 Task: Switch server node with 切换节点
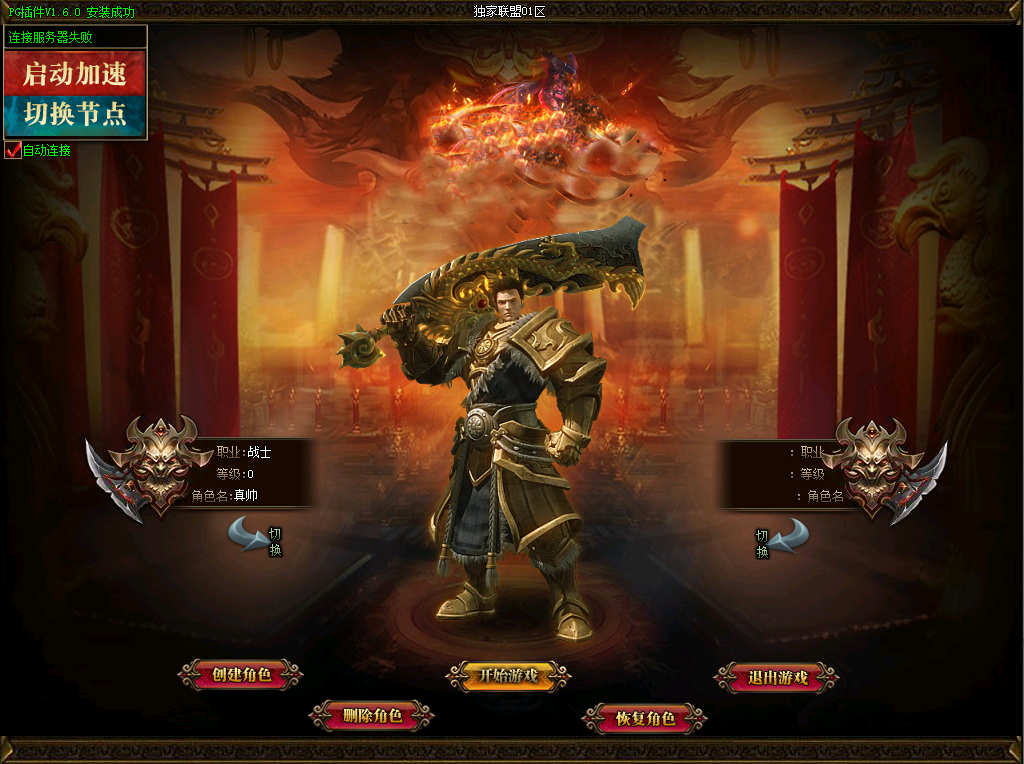pyautogui.click(x=75, y=115)
